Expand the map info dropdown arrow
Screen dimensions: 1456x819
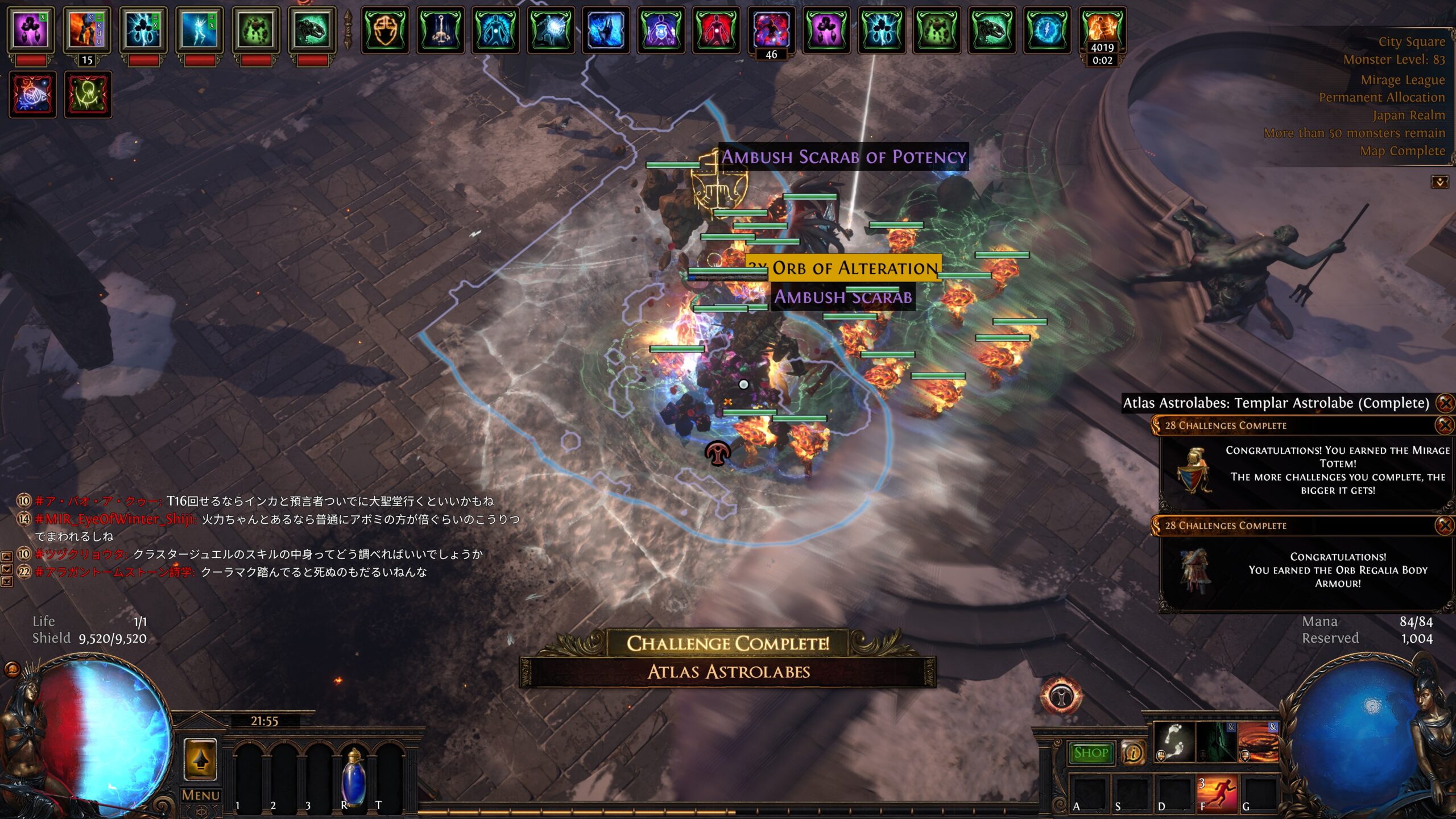(x=1440, y=182)
